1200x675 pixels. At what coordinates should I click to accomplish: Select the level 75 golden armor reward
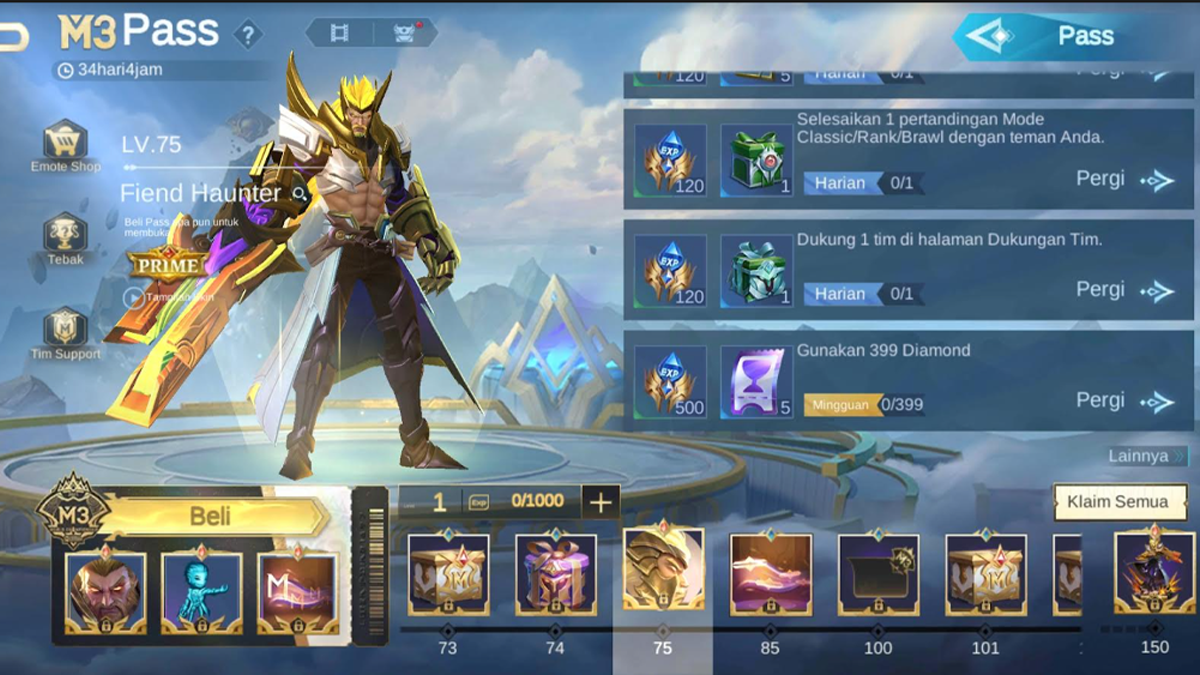coord(663,568)
